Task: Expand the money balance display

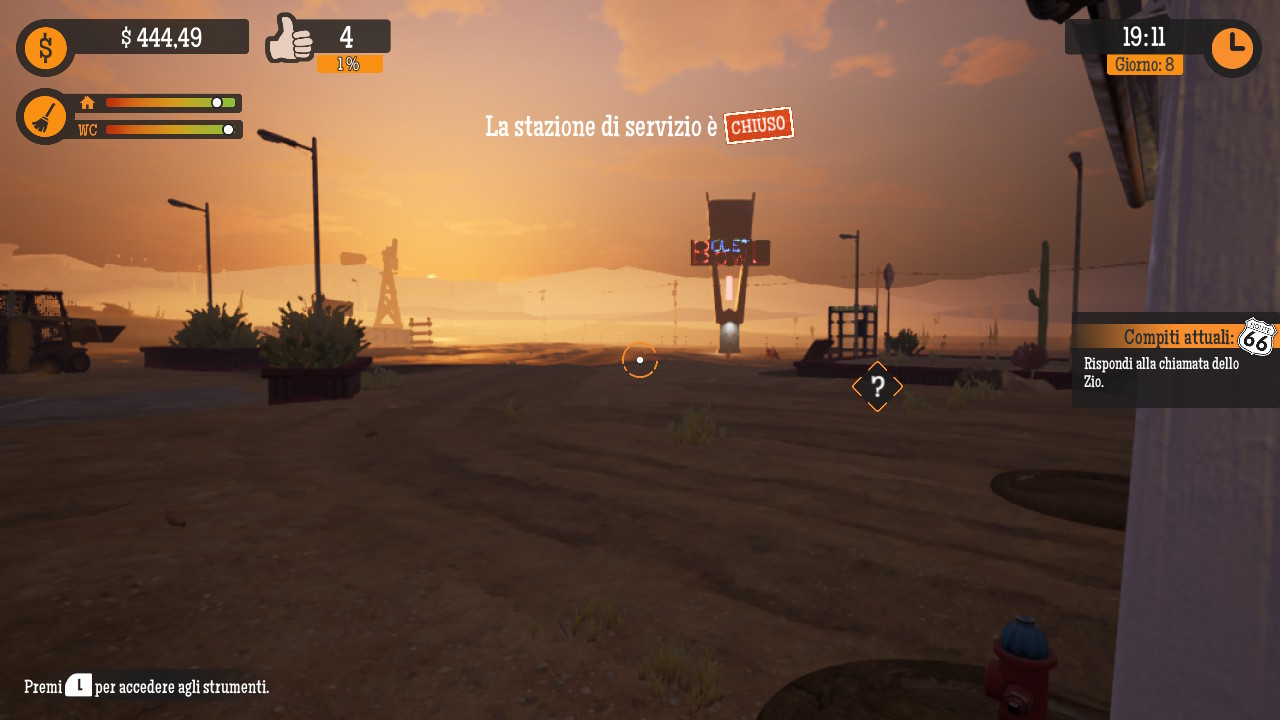Action: 160,36
